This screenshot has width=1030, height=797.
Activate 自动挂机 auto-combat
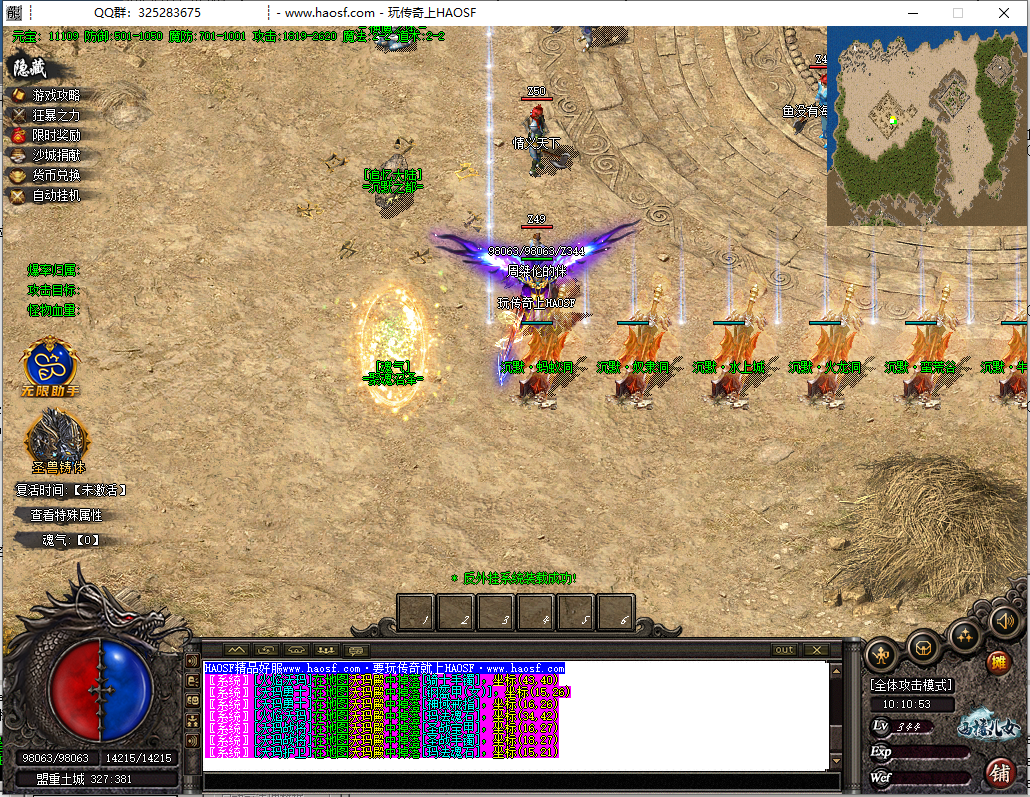pyautogui.click(x=56, y=196)
